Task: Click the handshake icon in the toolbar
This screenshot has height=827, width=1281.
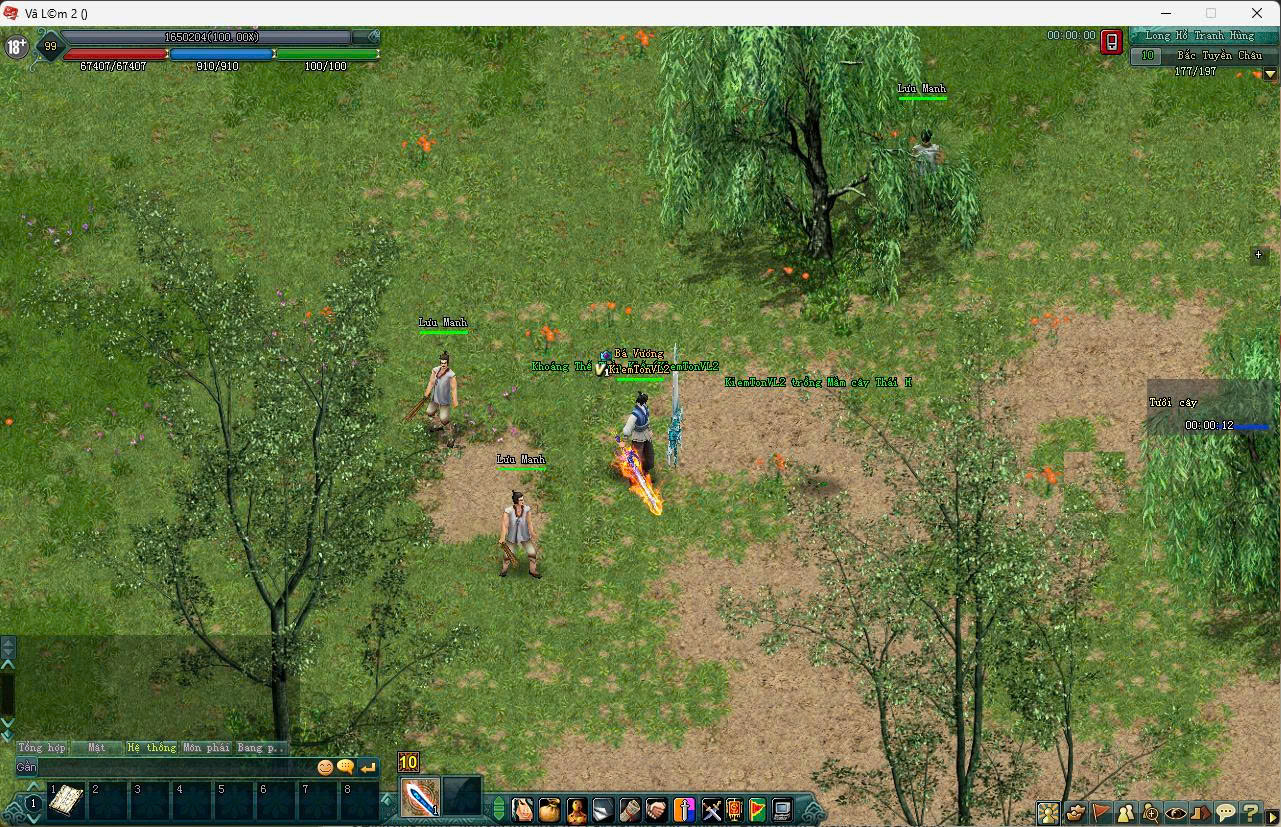Action: click(x=657, y=809)
